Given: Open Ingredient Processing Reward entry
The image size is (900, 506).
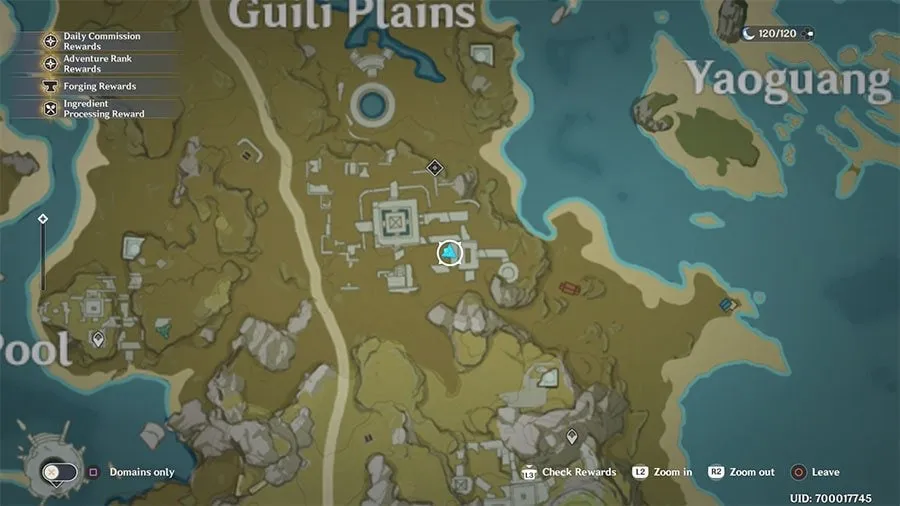Looking at the screenshot, I should (x=94, y=109).
